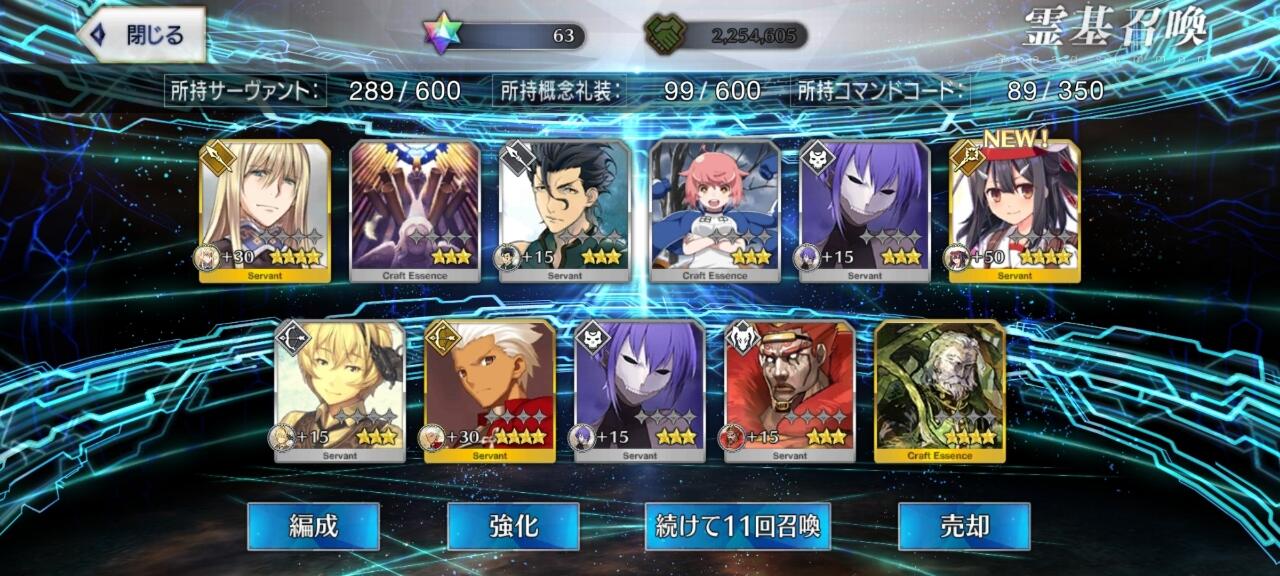The image size is (1280, 576).
Task: Inspect the white winged figure Craft Essence
Action: (415, 211)
